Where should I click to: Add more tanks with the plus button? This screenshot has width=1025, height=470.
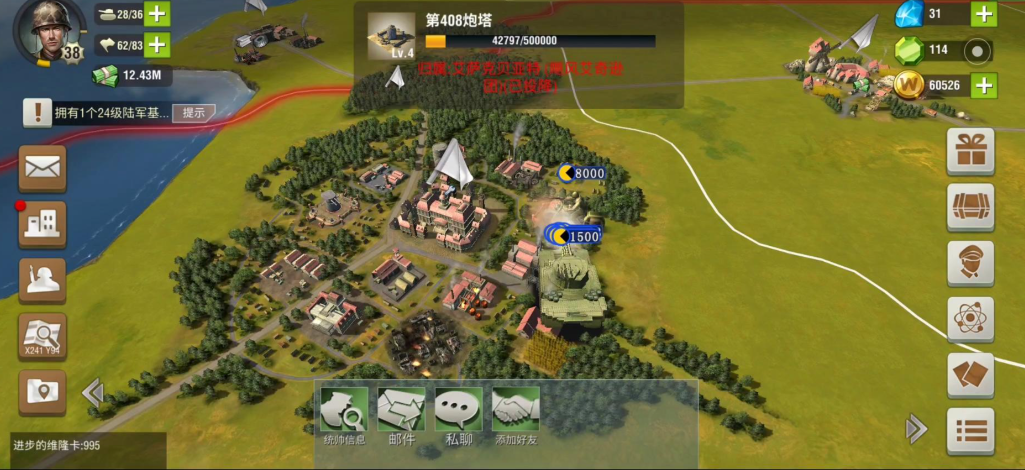(x=158, y=14)
